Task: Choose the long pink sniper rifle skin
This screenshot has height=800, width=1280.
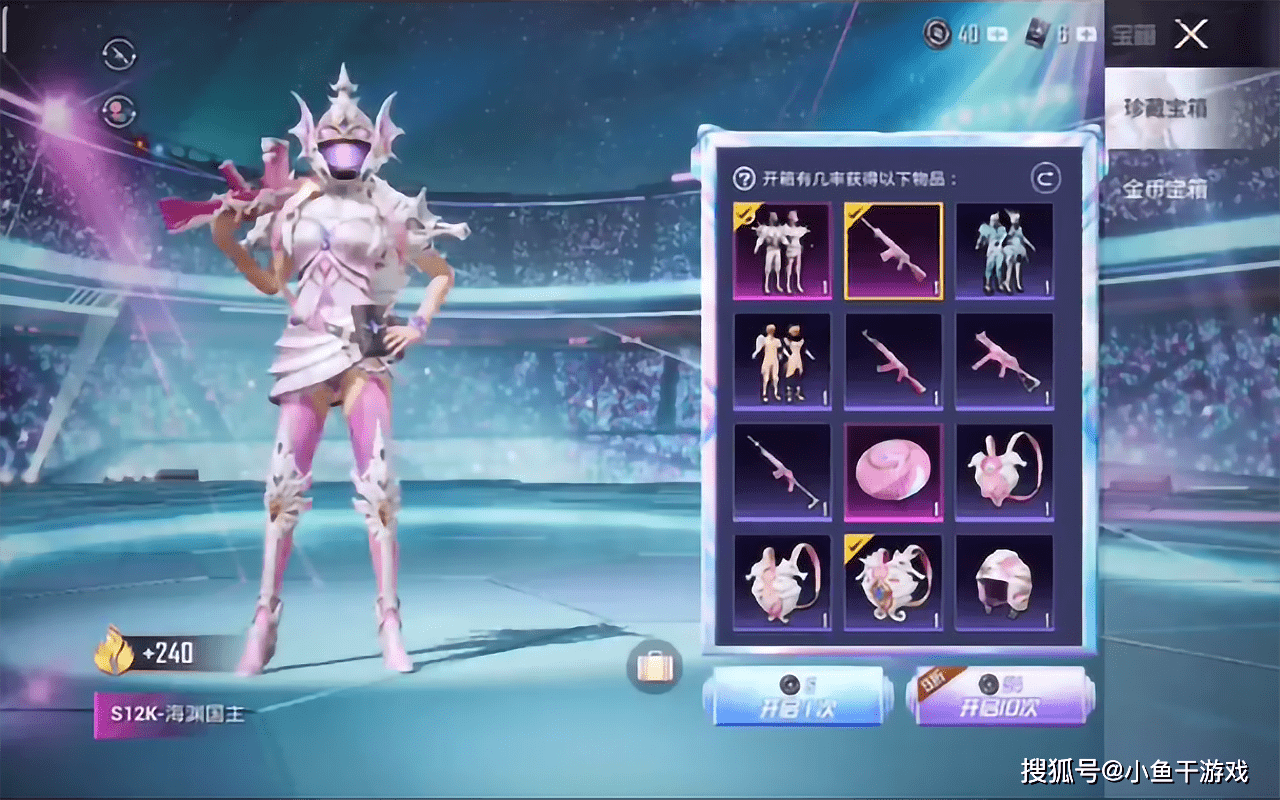Action: click(782, 472)
